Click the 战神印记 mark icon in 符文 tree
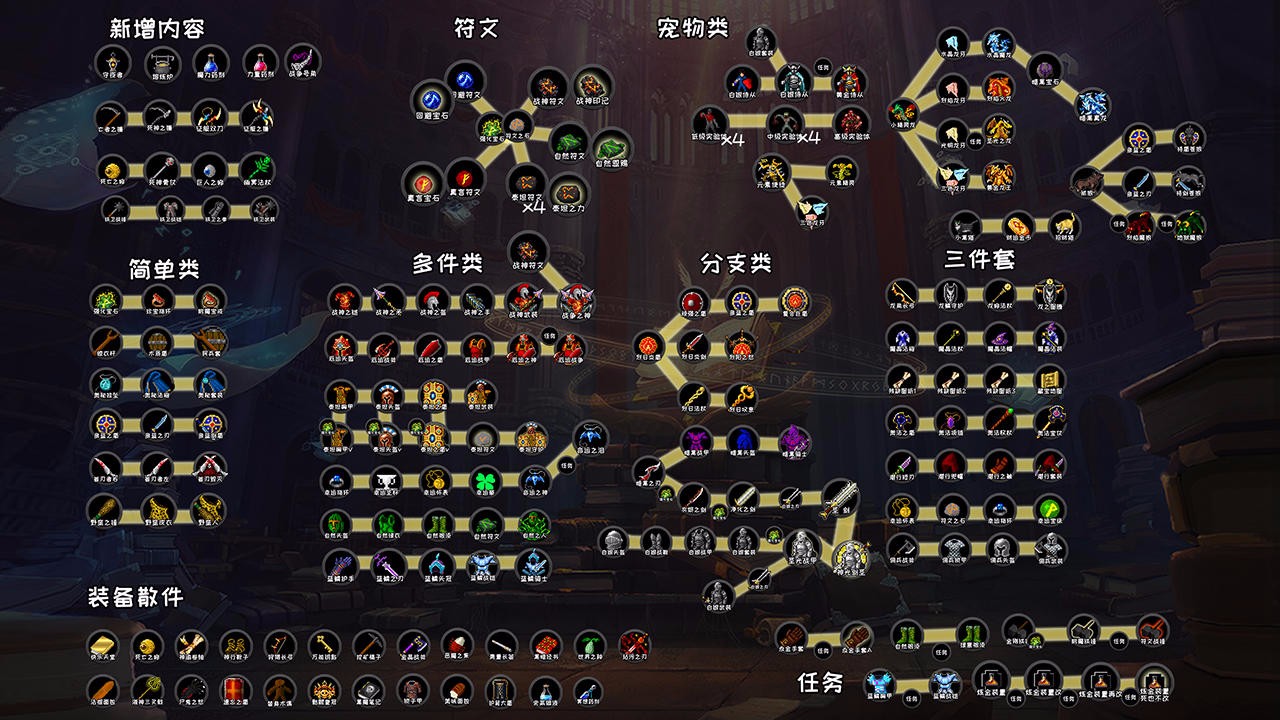The height and width of the screenshot is (720, 1280). coord(591,87)
